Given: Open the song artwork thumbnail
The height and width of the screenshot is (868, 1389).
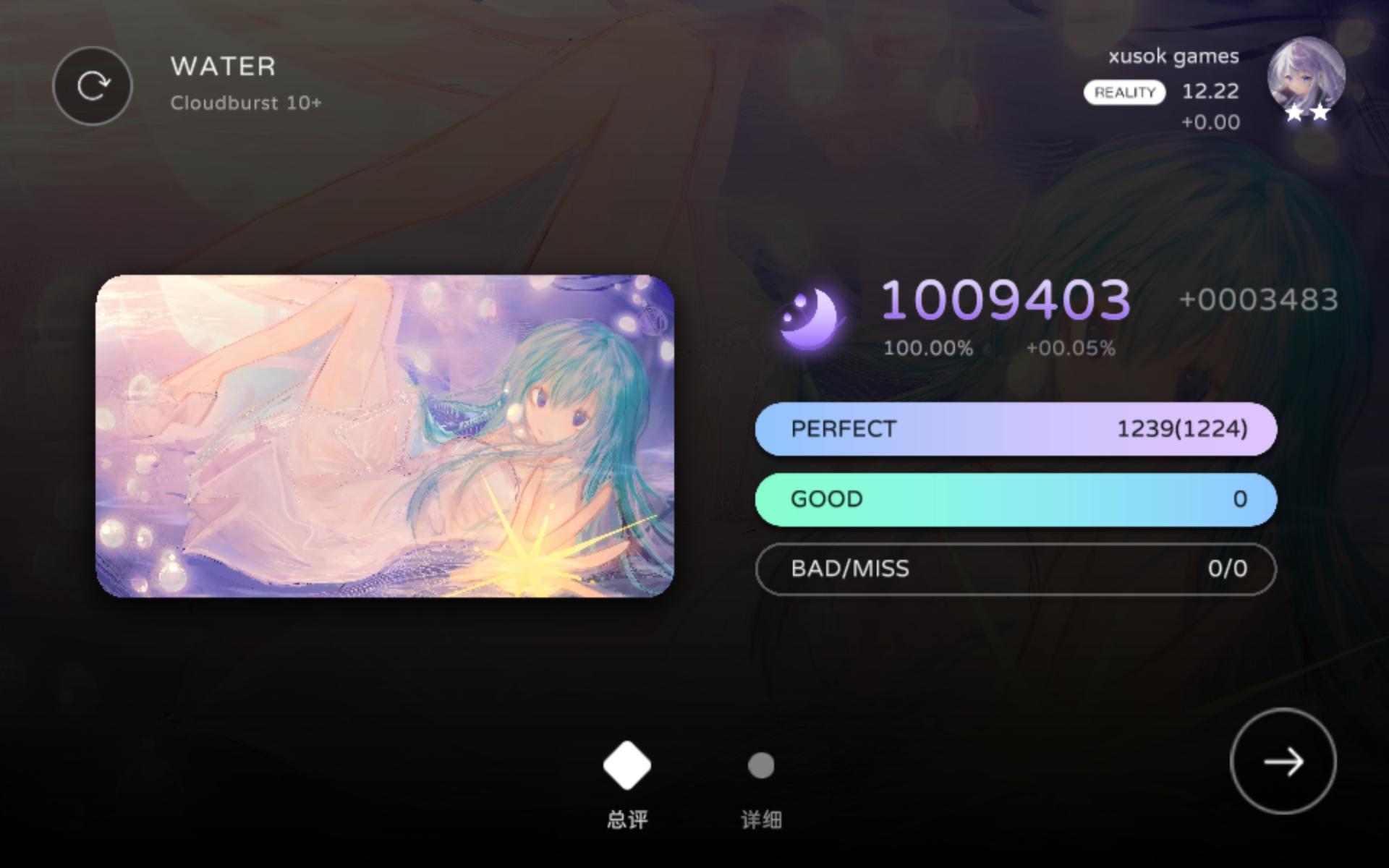Looking at the screenshot, I should click(391, 434).
